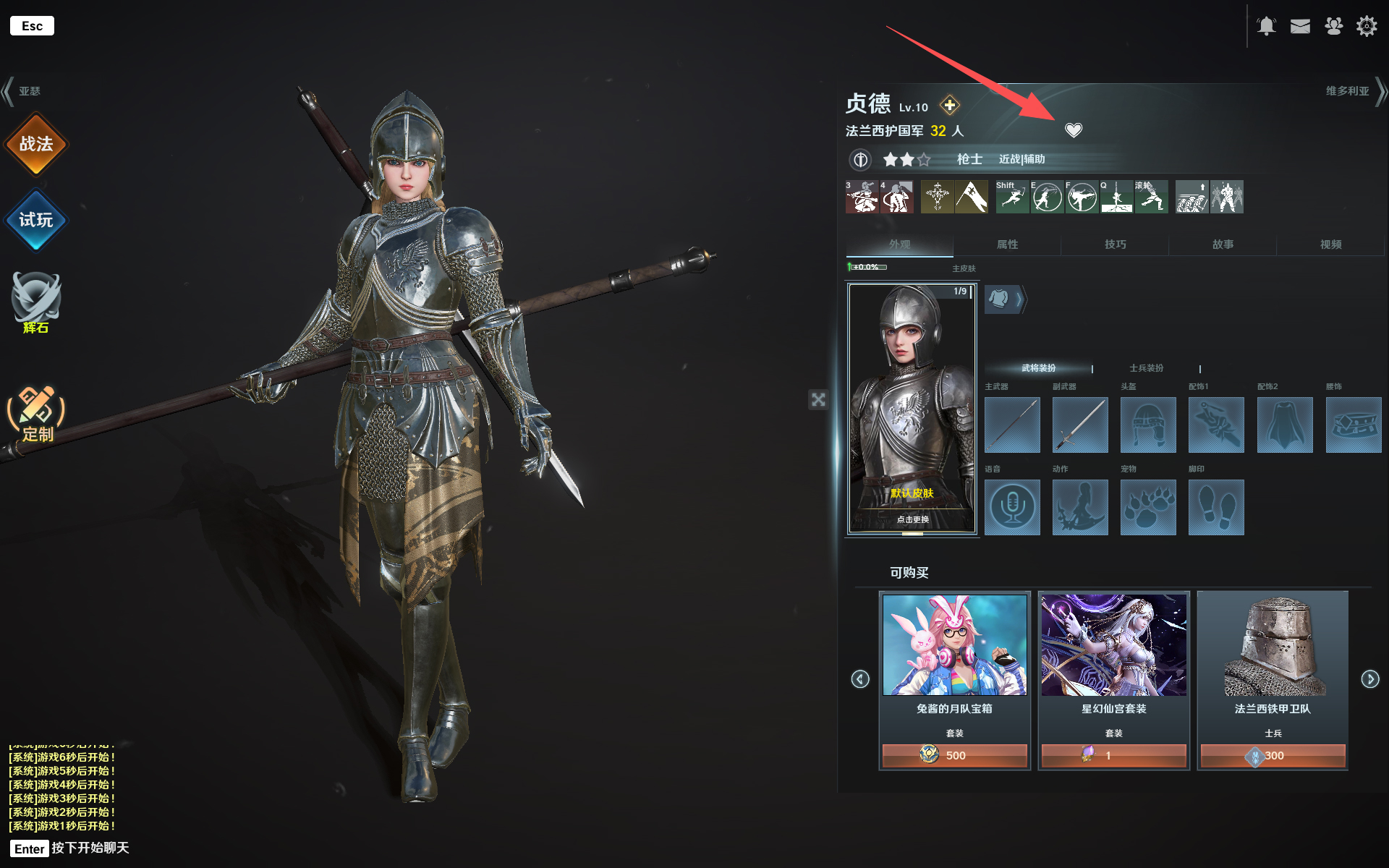The image size is (1389, 868).
Task: Open the 定制 customization editor
Action: 36,414
